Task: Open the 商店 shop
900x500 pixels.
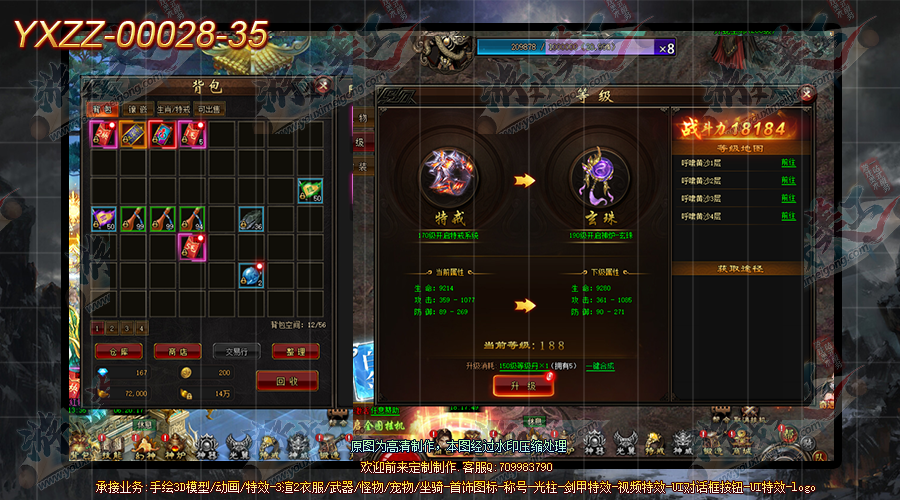Action: click(x=178, y=351)
